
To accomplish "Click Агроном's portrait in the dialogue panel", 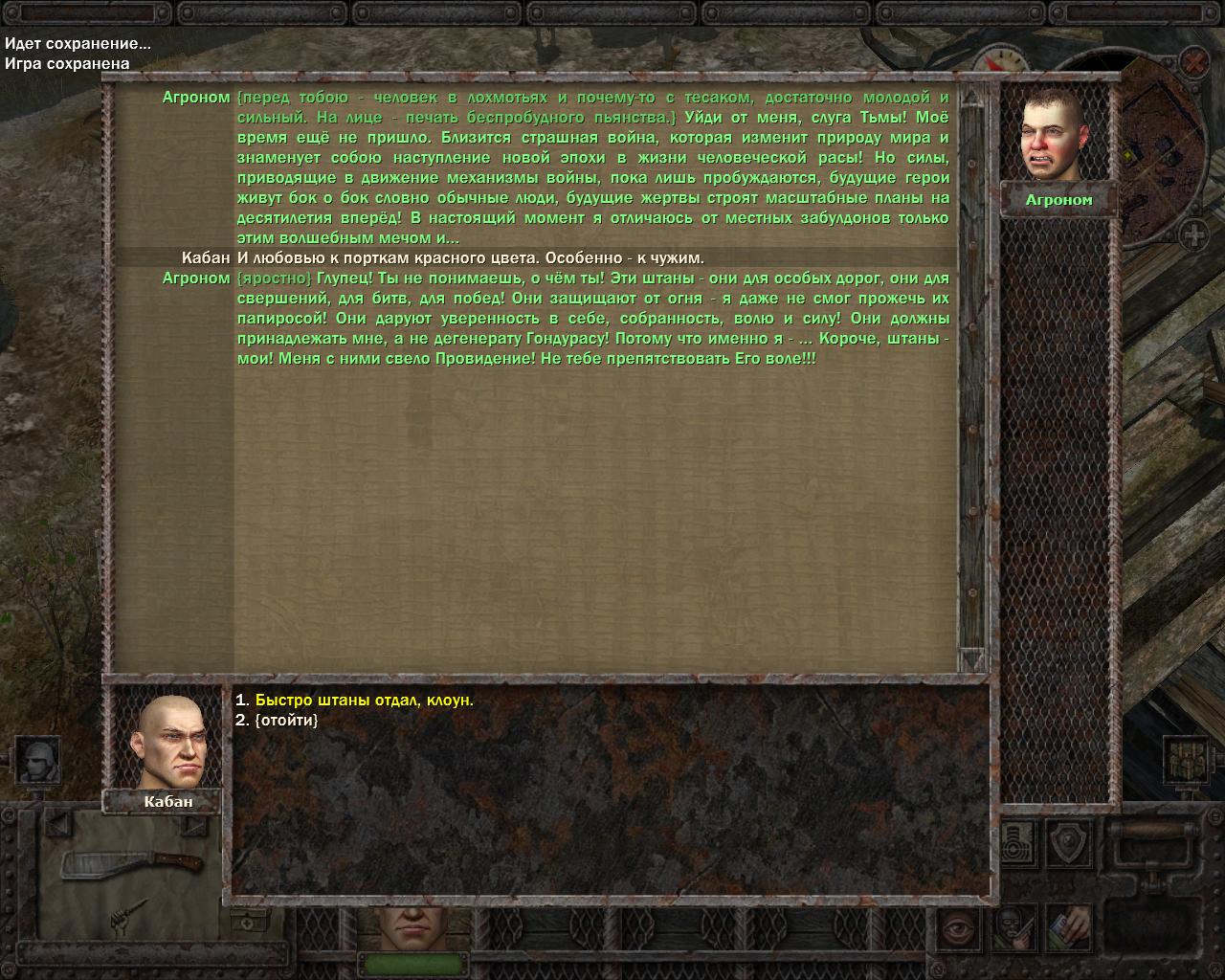I will tap(1057, 135).
